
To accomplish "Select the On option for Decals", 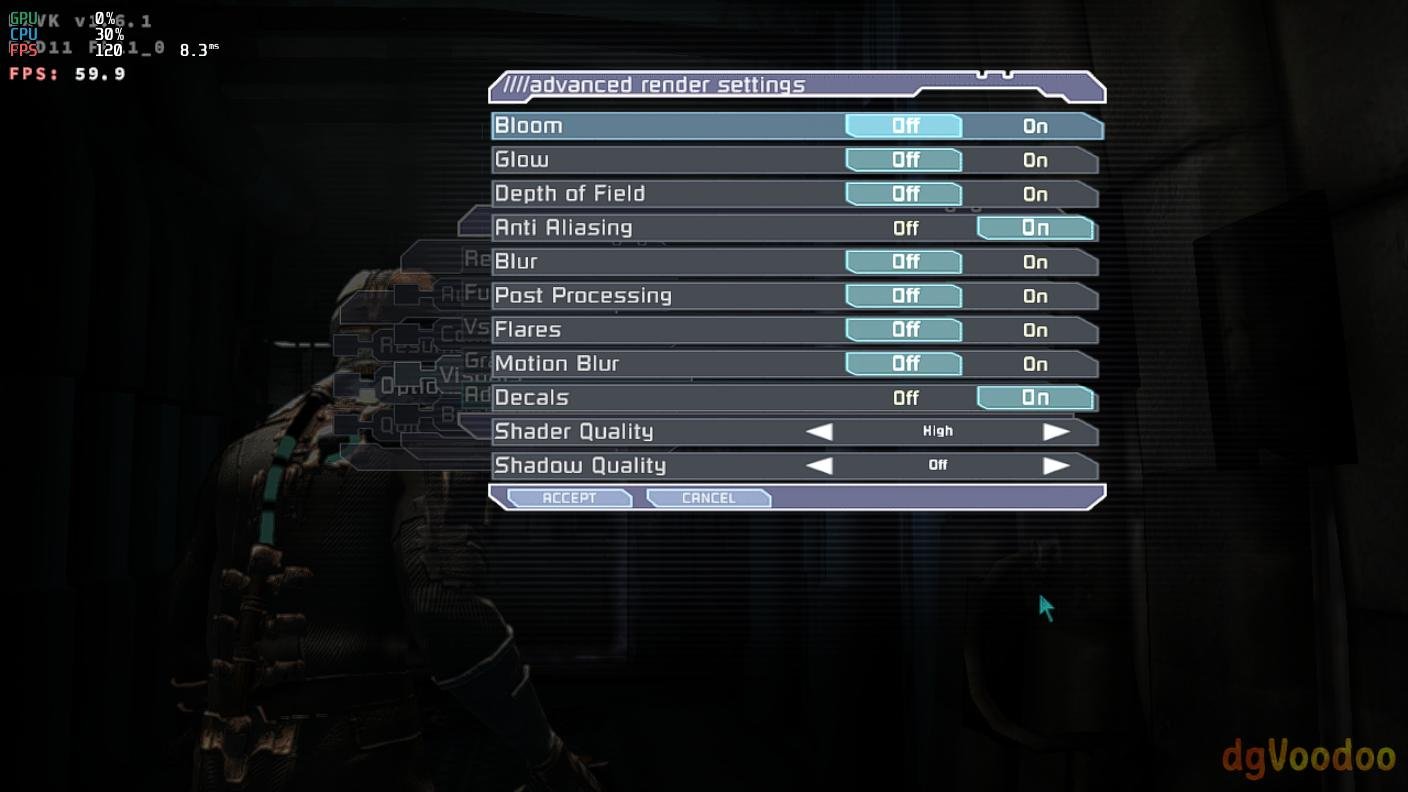I will pyautogui.click(x=1035, y=398).
